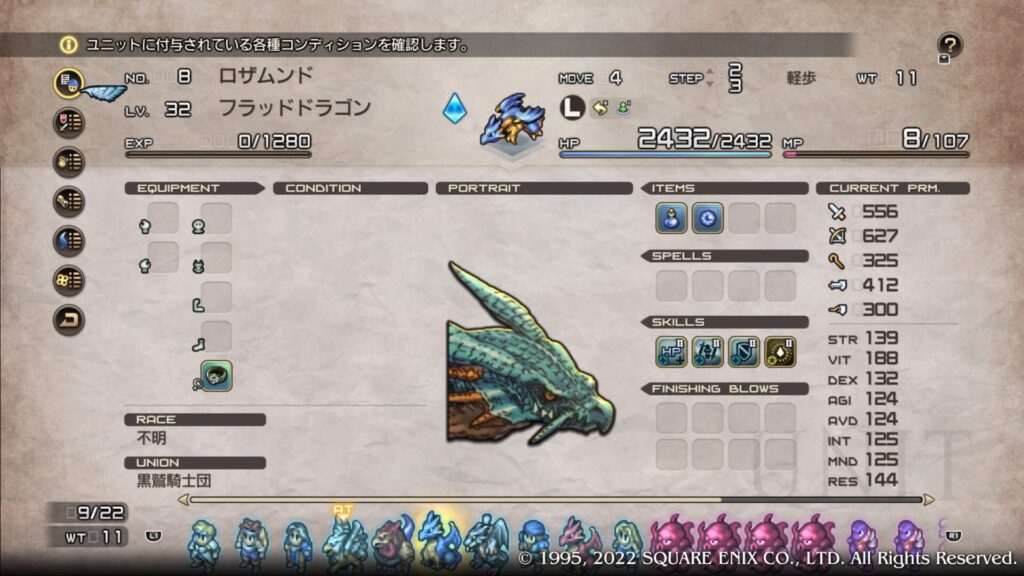Click the left arrow of roster scrollbar

pos(183,499)
